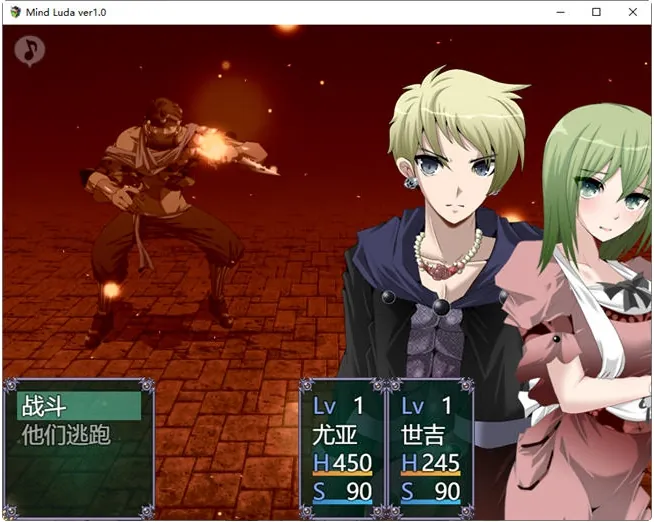Screen dimensions: 654x522
Task: Close the Mind Luda window
Action: 632,12
